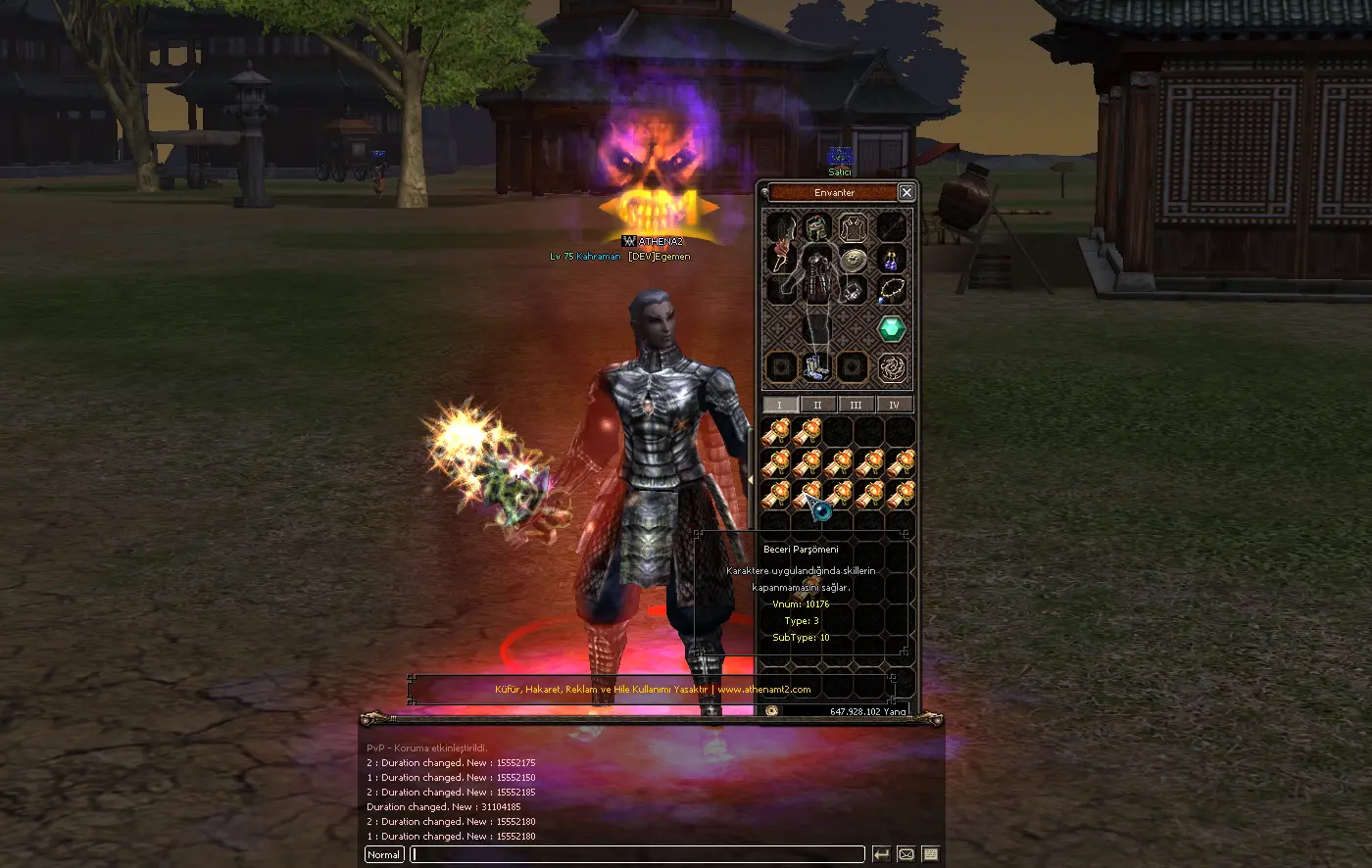Click the green gem button

pyautogui.click(x=891, y=329)
